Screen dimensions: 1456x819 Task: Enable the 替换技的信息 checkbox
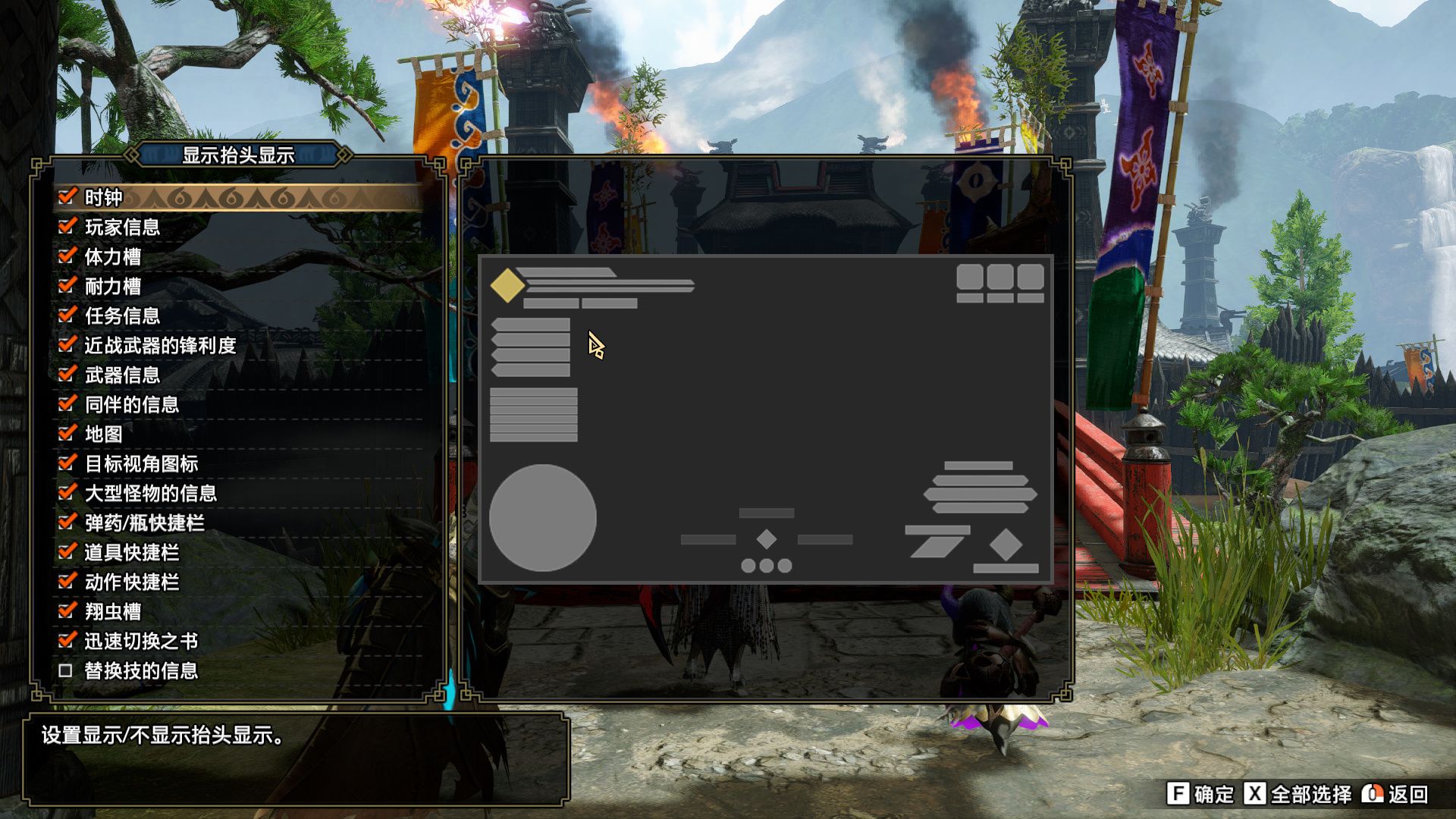pos(64,671)
